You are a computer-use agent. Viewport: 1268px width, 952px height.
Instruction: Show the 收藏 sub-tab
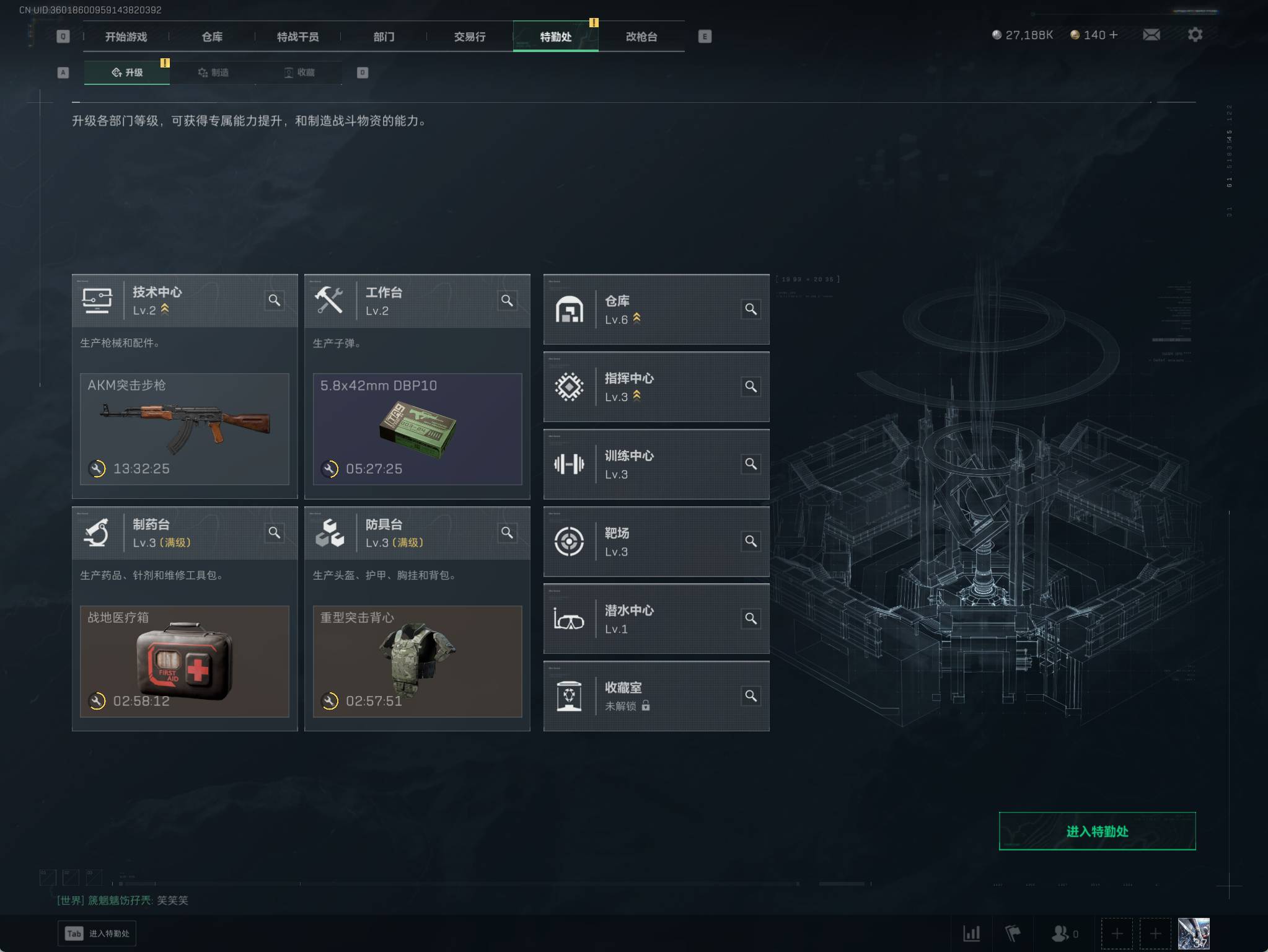tap(299, 73)
